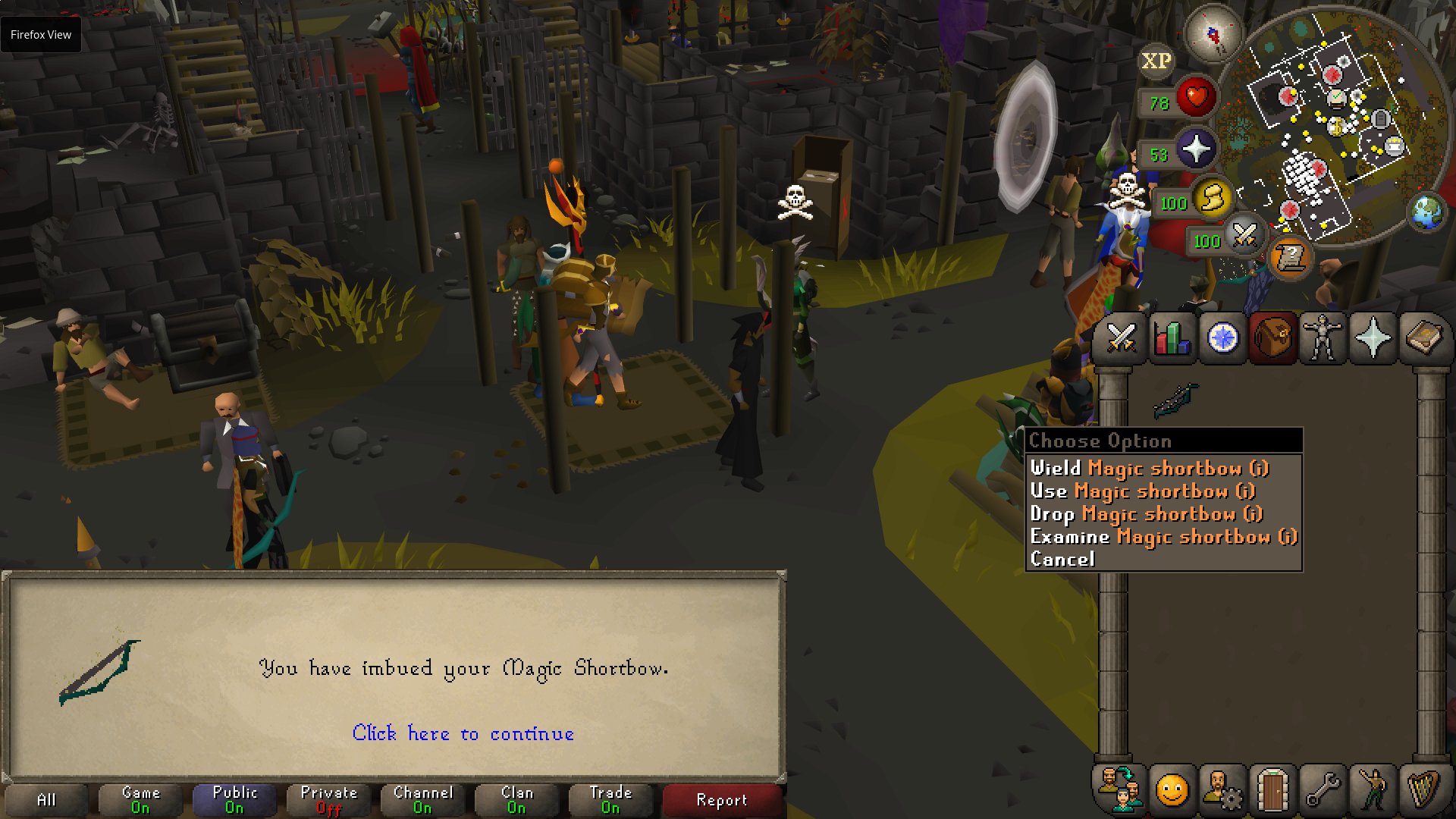Select Use Magic shortbow (i) option

[x=1142, y=491]
